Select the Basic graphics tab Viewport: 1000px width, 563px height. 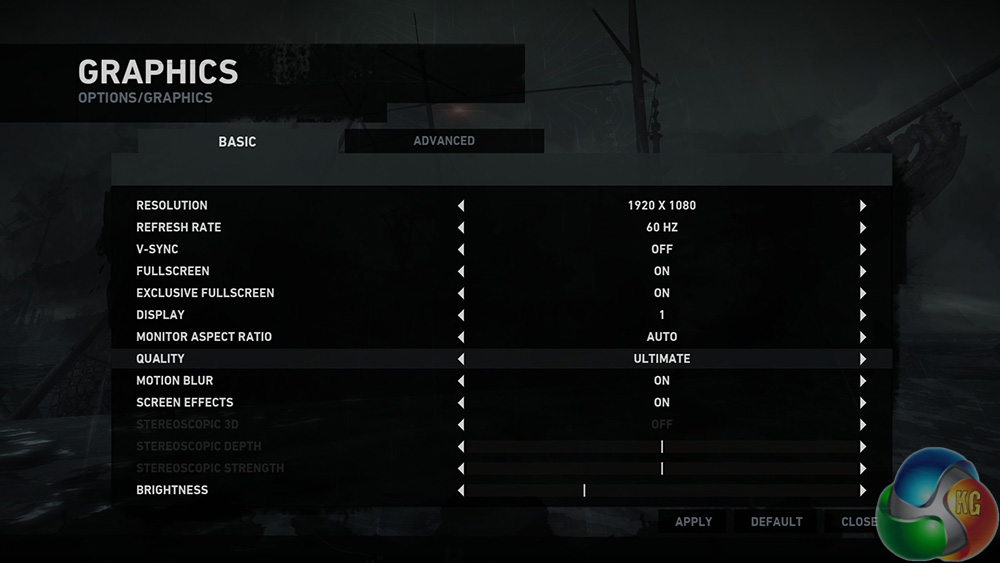click(x=237, y=142)
